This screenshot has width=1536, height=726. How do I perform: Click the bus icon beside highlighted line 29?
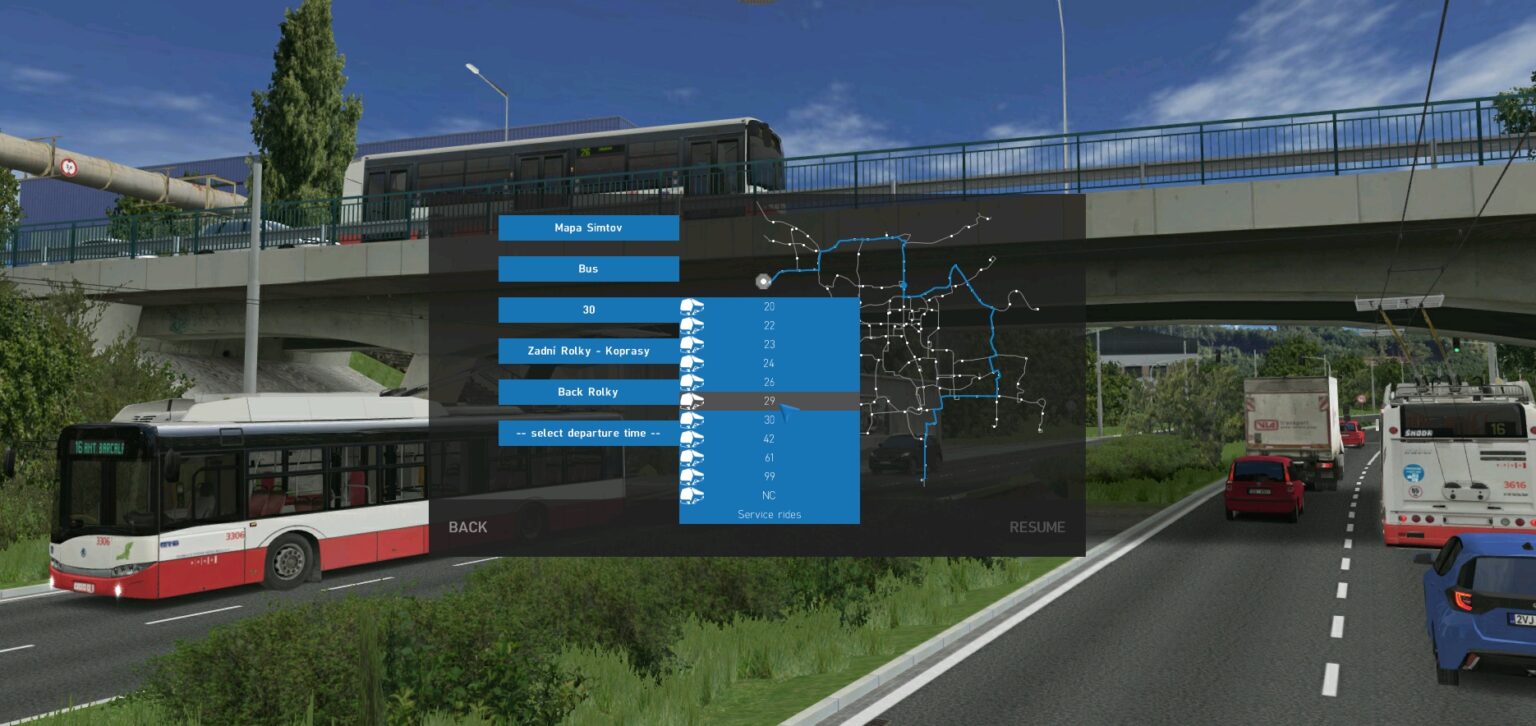pos(691,401)
